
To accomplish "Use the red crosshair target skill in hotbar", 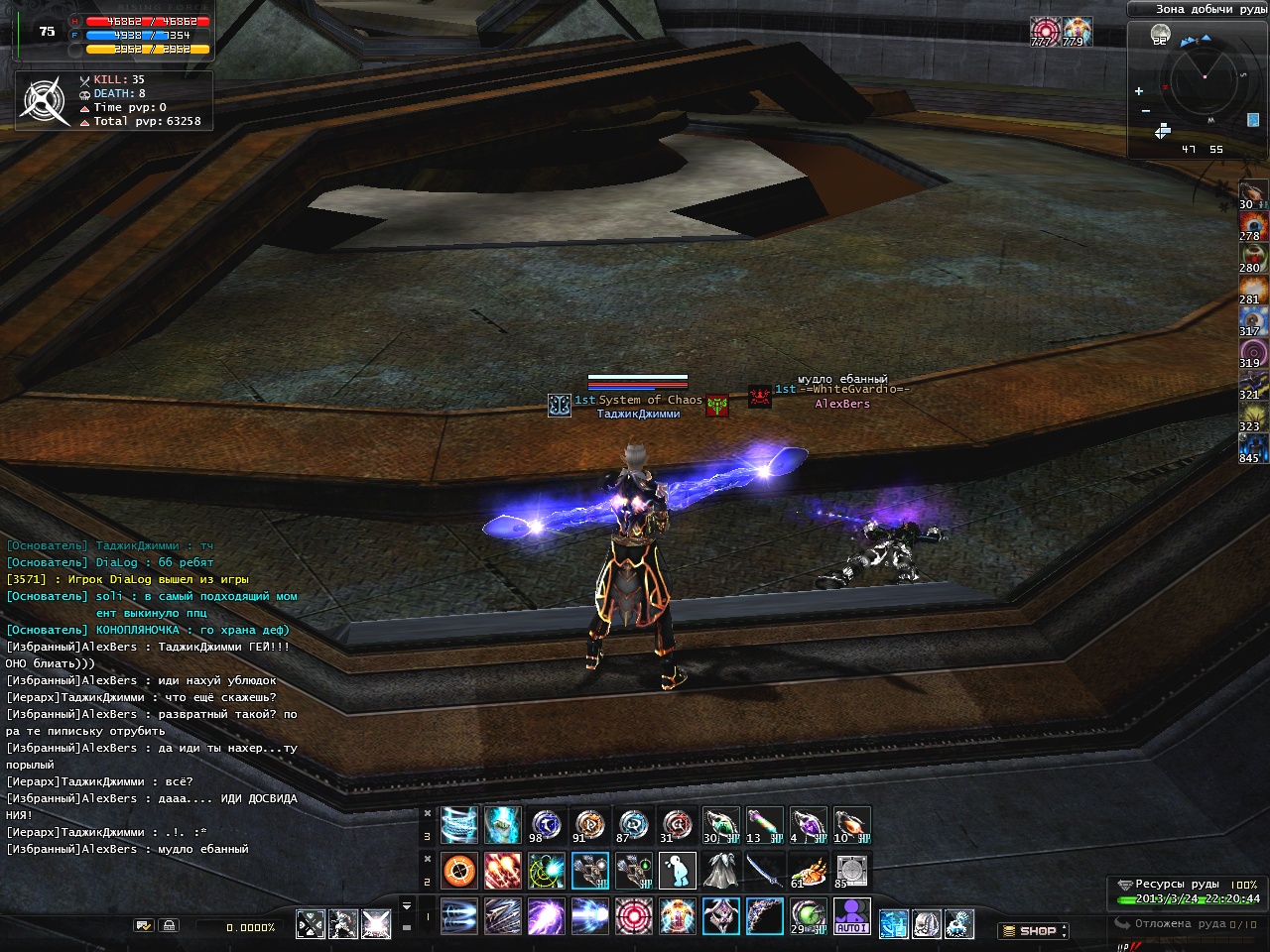I will tap(633, 916).
